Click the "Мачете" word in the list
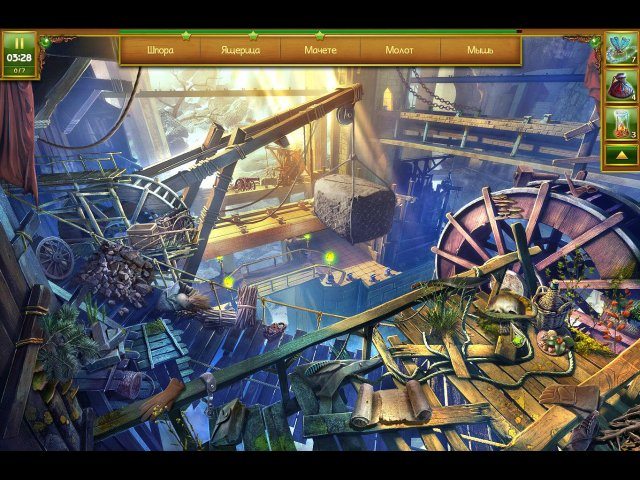Viewport: 640px width, 480px height. coord(320,50)
